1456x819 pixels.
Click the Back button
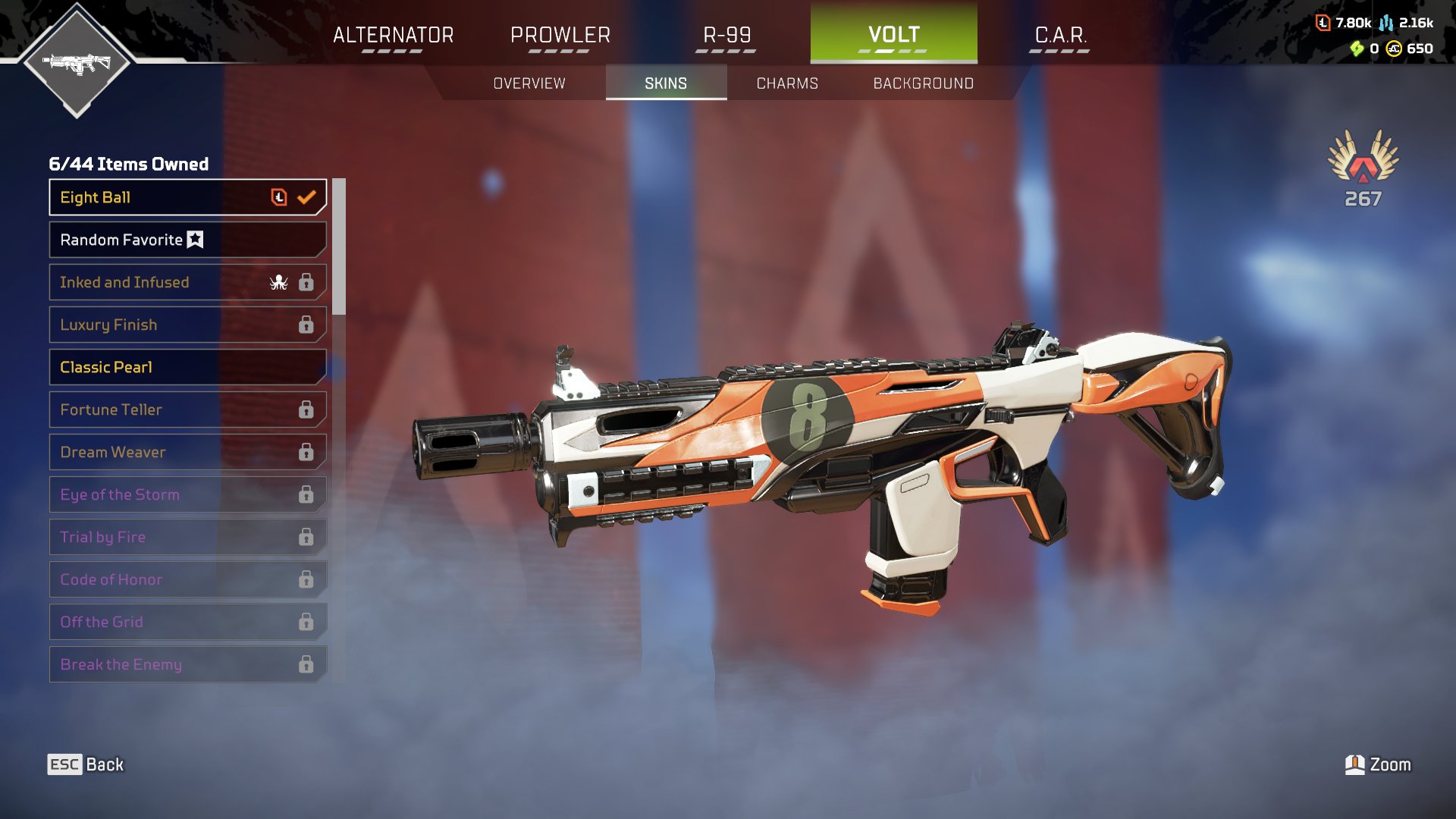coord(86,764)
